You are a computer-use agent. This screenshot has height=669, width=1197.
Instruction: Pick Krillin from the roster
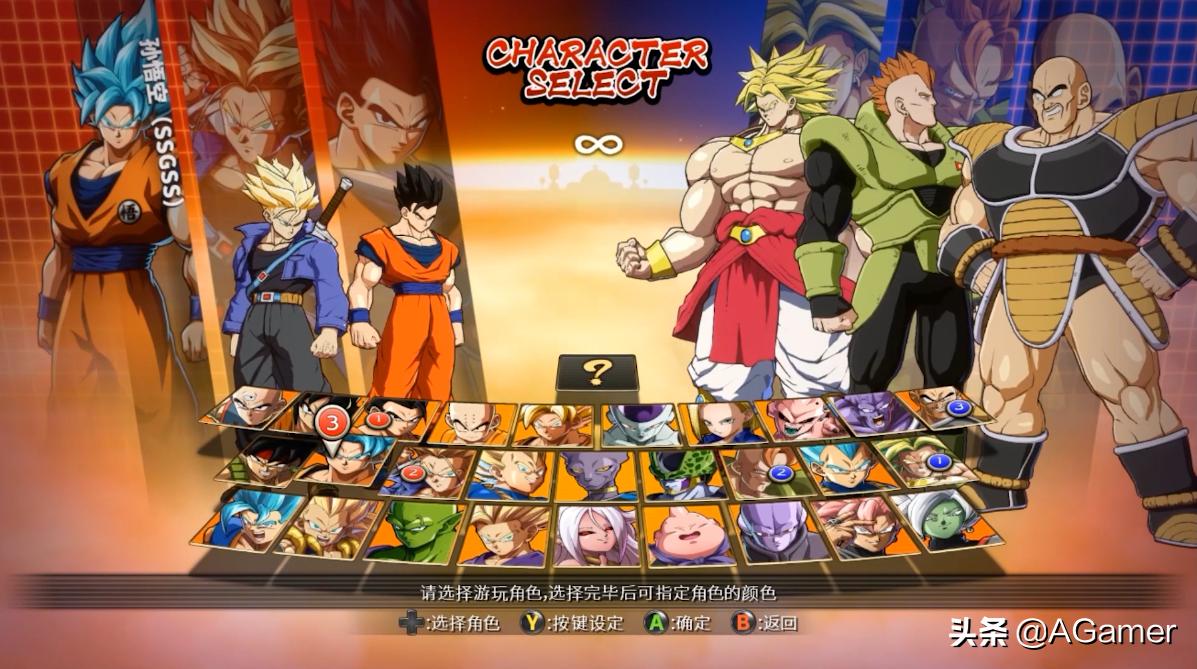[x=472, y=424]
